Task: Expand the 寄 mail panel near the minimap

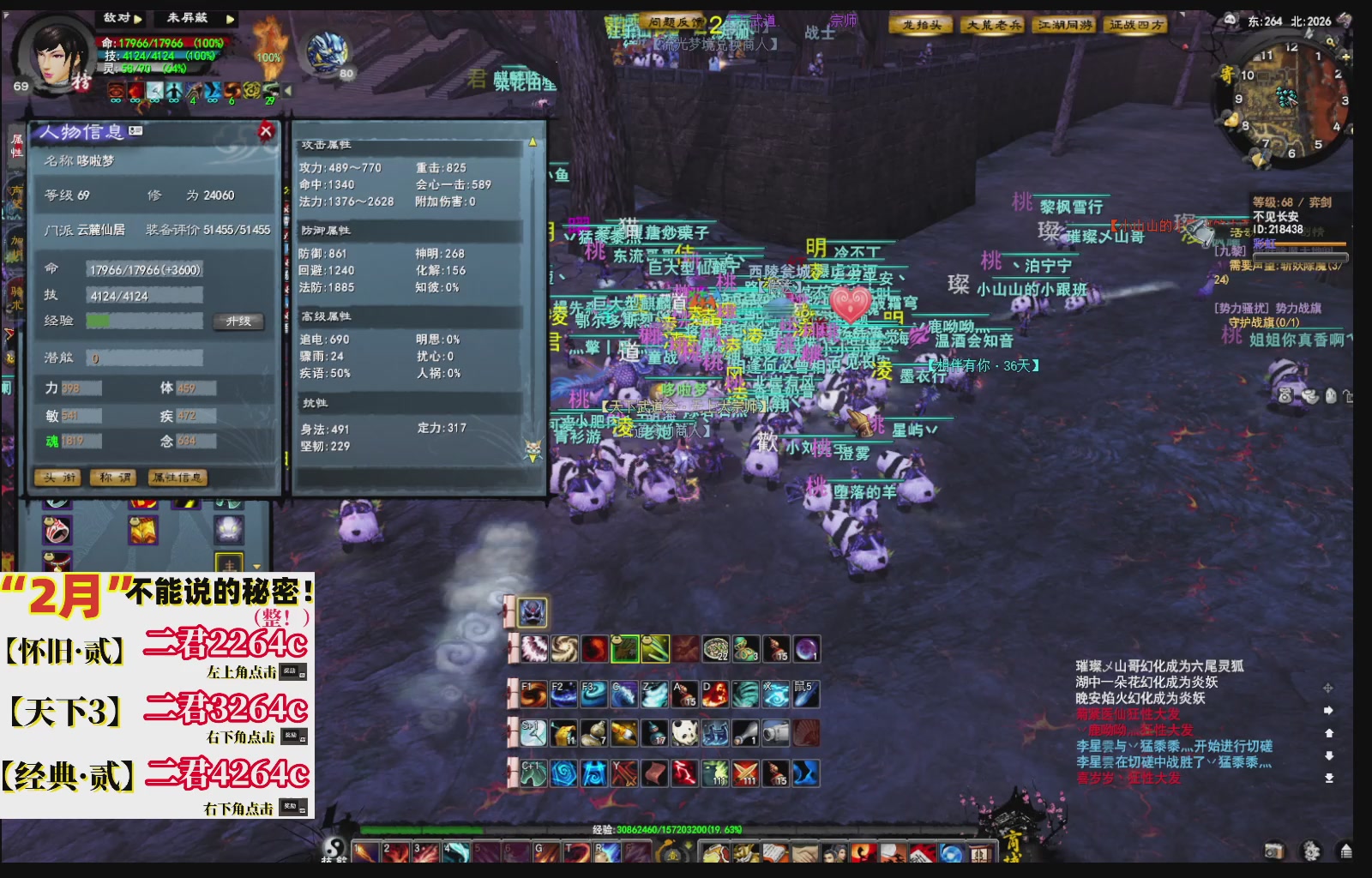Action: [x=1226, y=74]
